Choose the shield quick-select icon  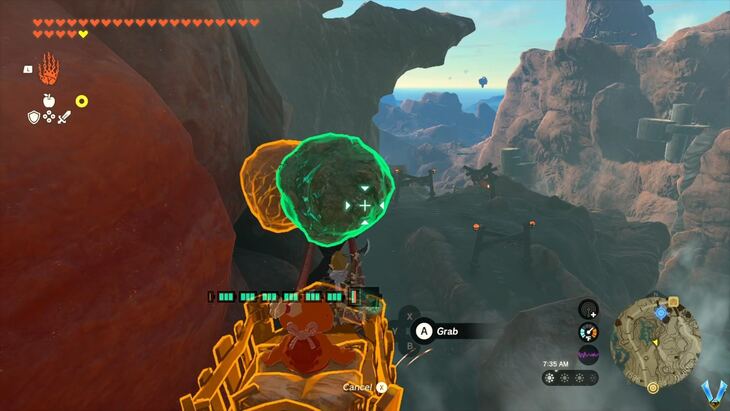[x=33, y=117]
